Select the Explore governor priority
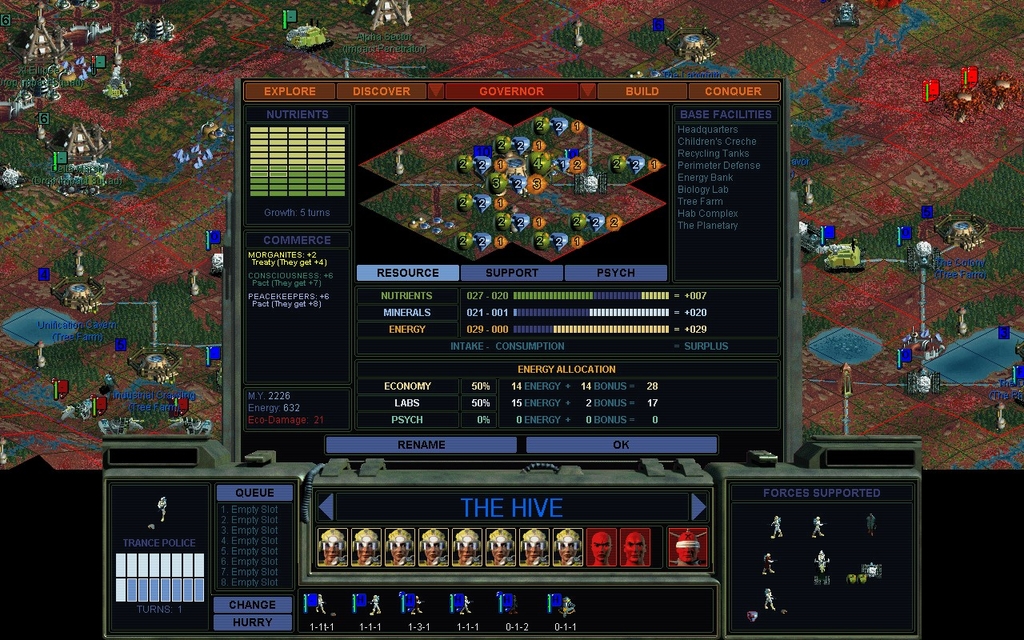The width and height of the screenshot is (1024, 640). click(x=290, y=91)
